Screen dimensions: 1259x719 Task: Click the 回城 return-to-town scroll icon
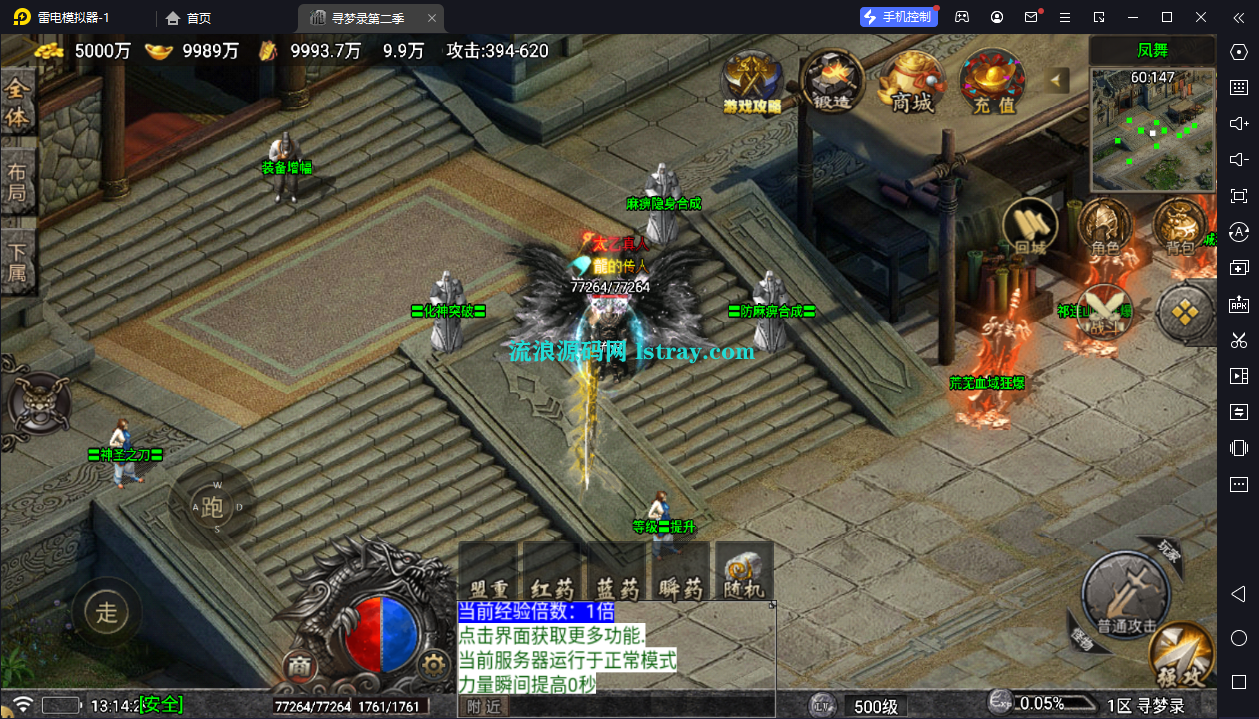1030,226
